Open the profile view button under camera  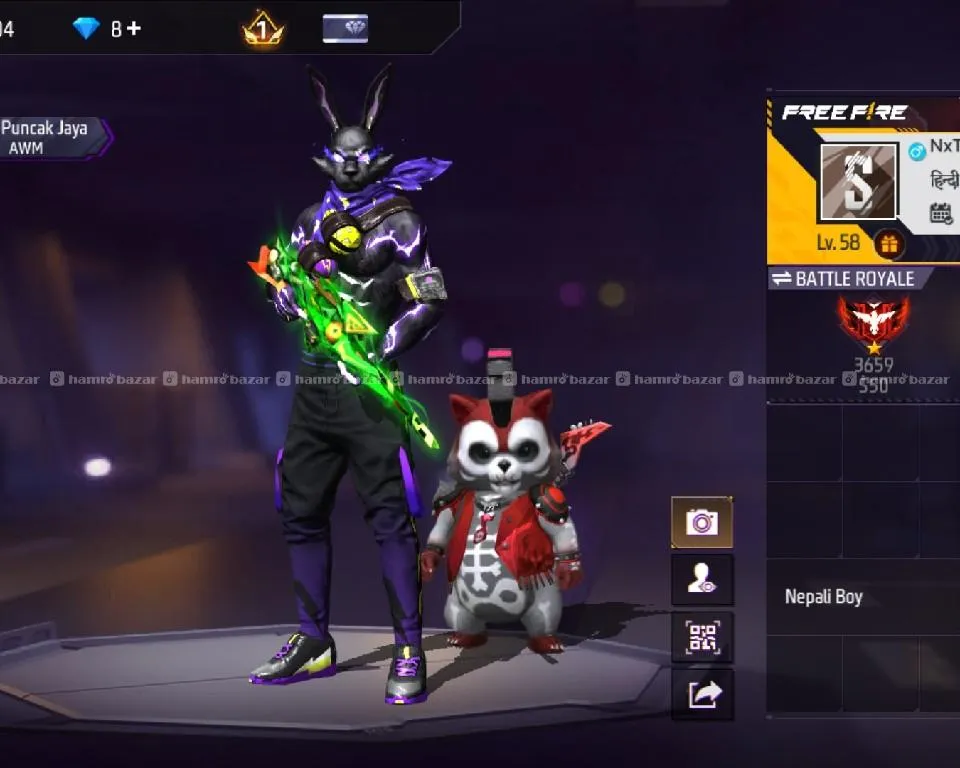701,580
